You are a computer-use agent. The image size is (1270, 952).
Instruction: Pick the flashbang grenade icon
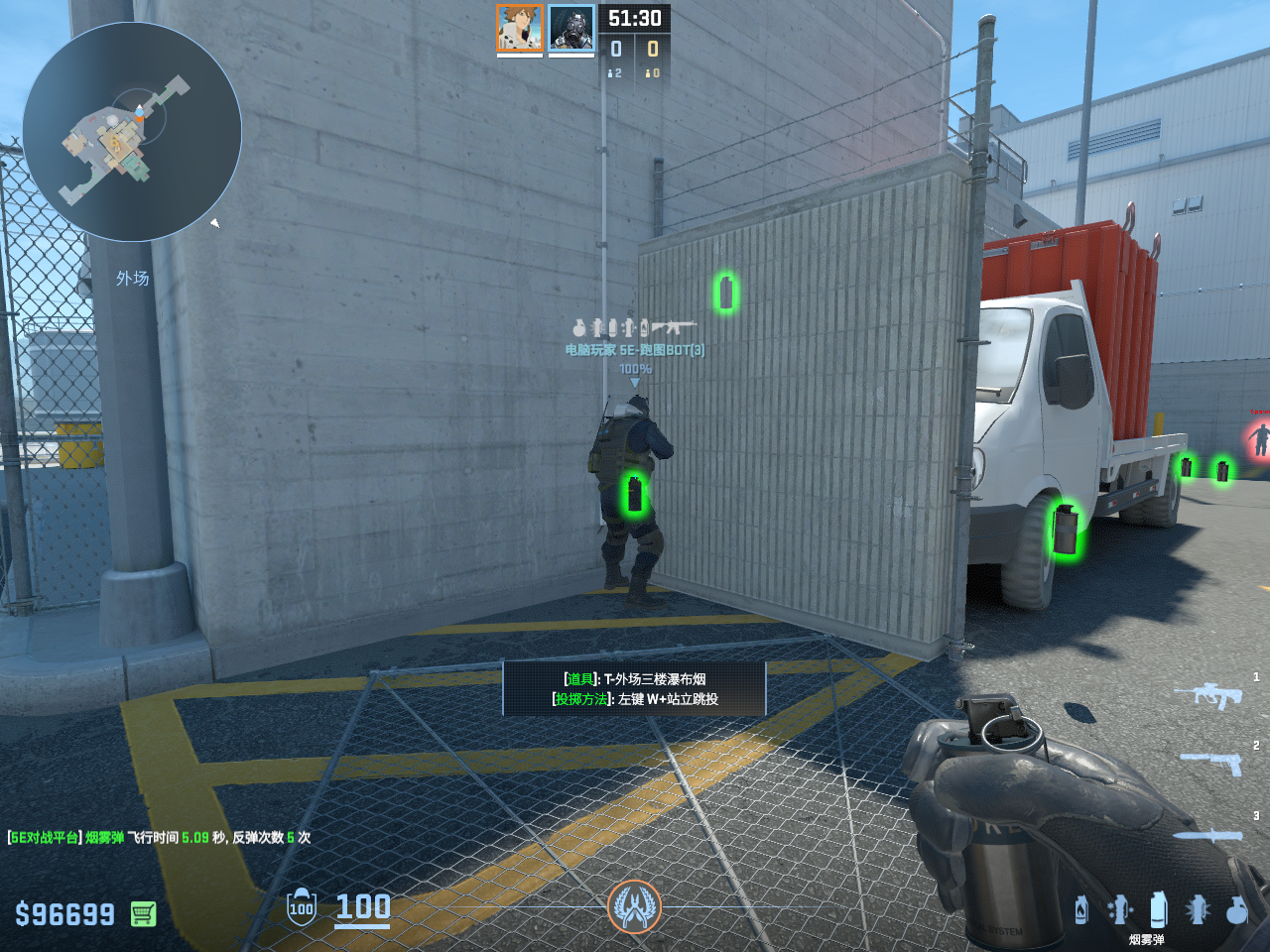point(1198,909)
